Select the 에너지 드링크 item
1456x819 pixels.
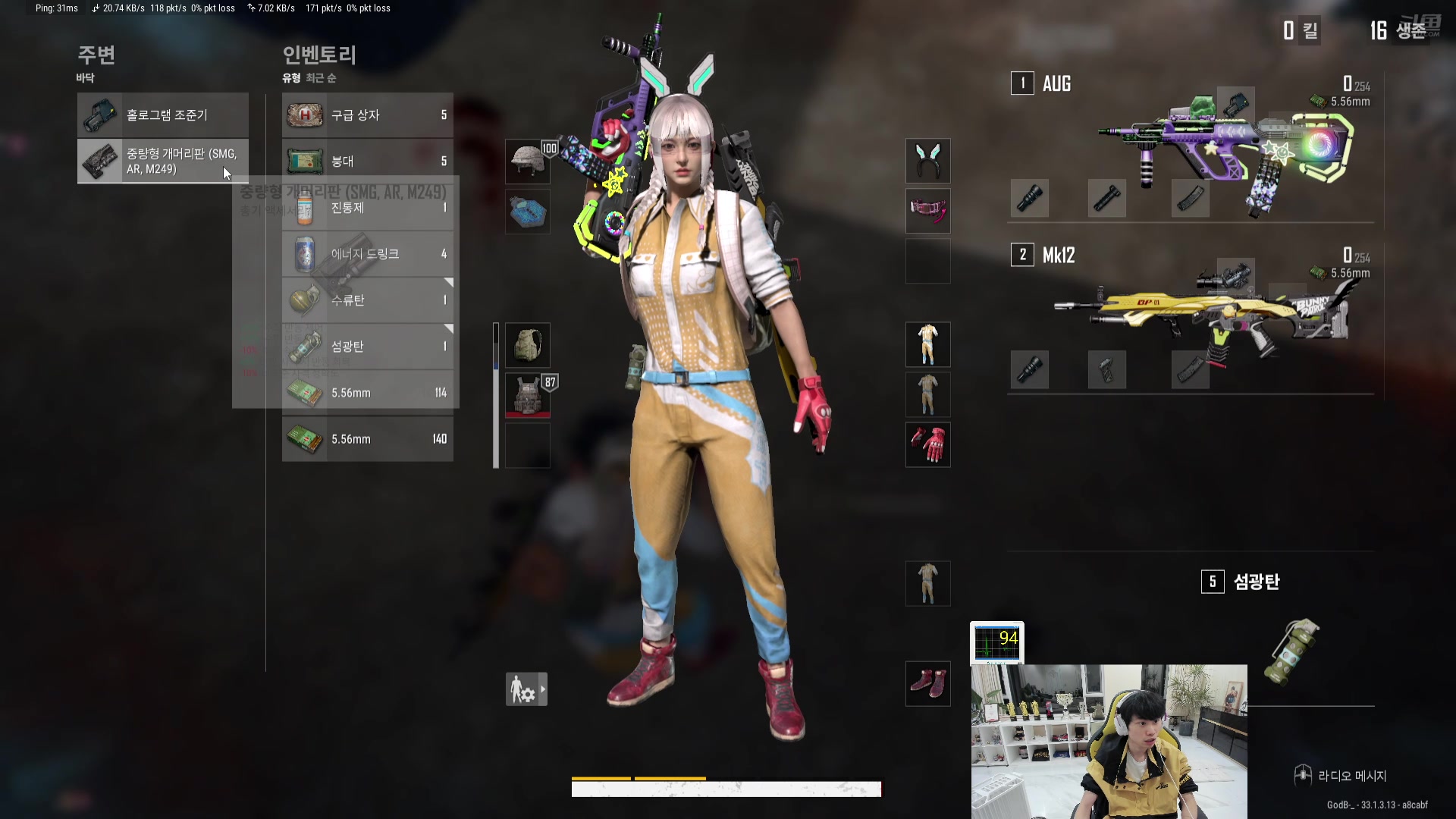pyautogui.click(x=367, y=254)
